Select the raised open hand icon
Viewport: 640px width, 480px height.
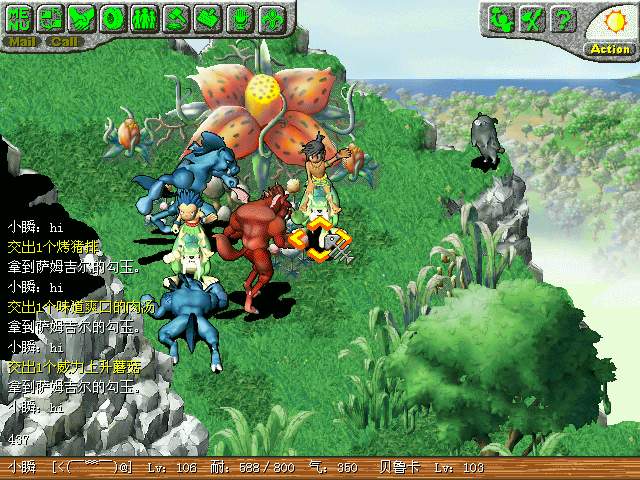point(239,18)
